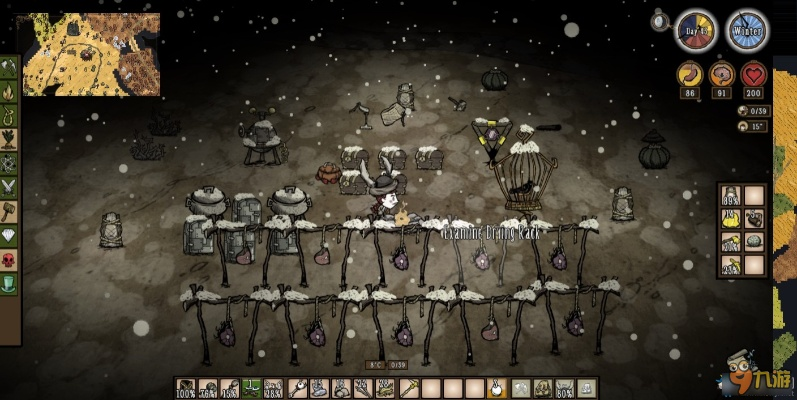Select the backpack lantern slot marked 89%
Screen dimensions: 797x400
(x=730, y=197)
